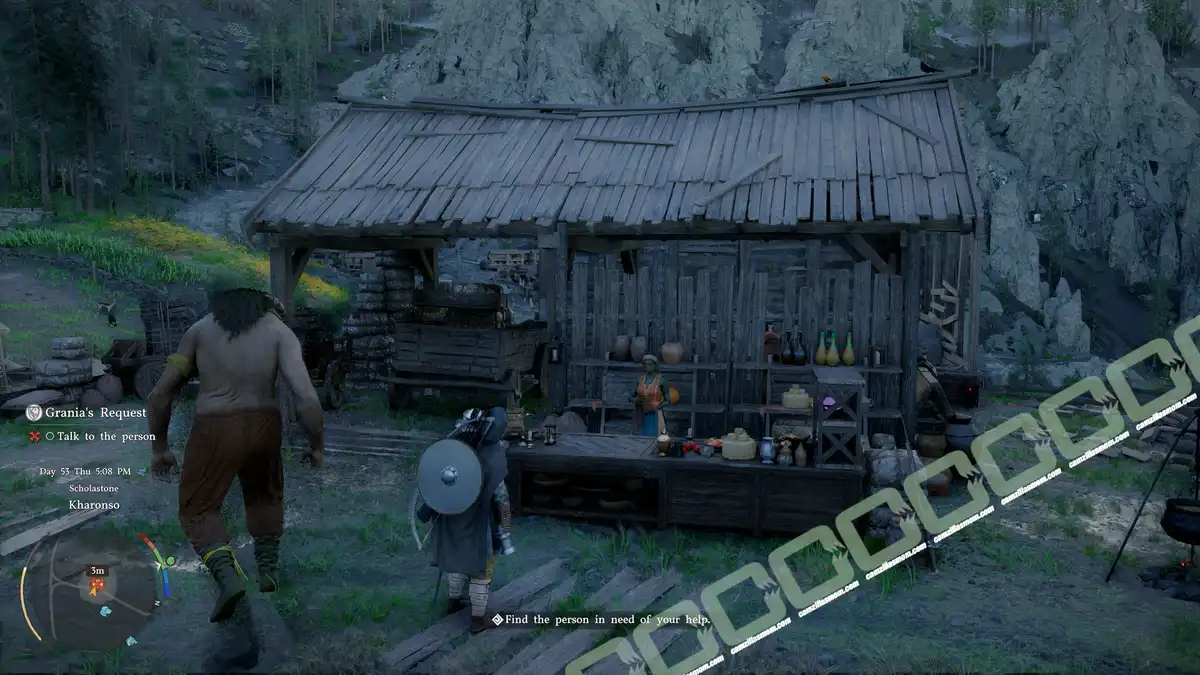Image resolution: width=1200 pixels, height=675 pixels.
Task: Click the shield icon beside Grania's Request
Action: 34,412
